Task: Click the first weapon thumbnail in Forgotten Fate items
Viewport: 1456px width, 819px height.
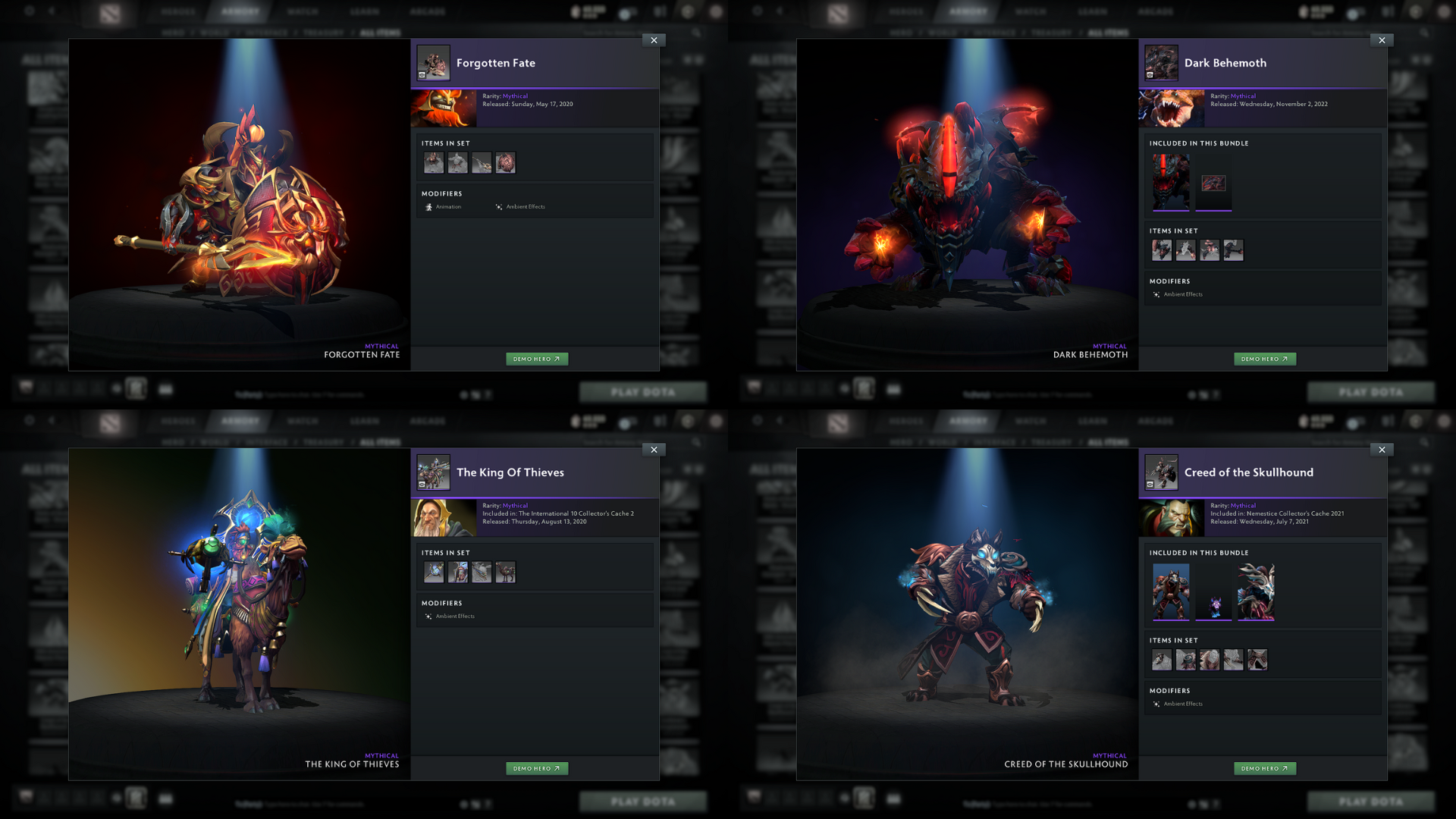Action: coord(433,162)
